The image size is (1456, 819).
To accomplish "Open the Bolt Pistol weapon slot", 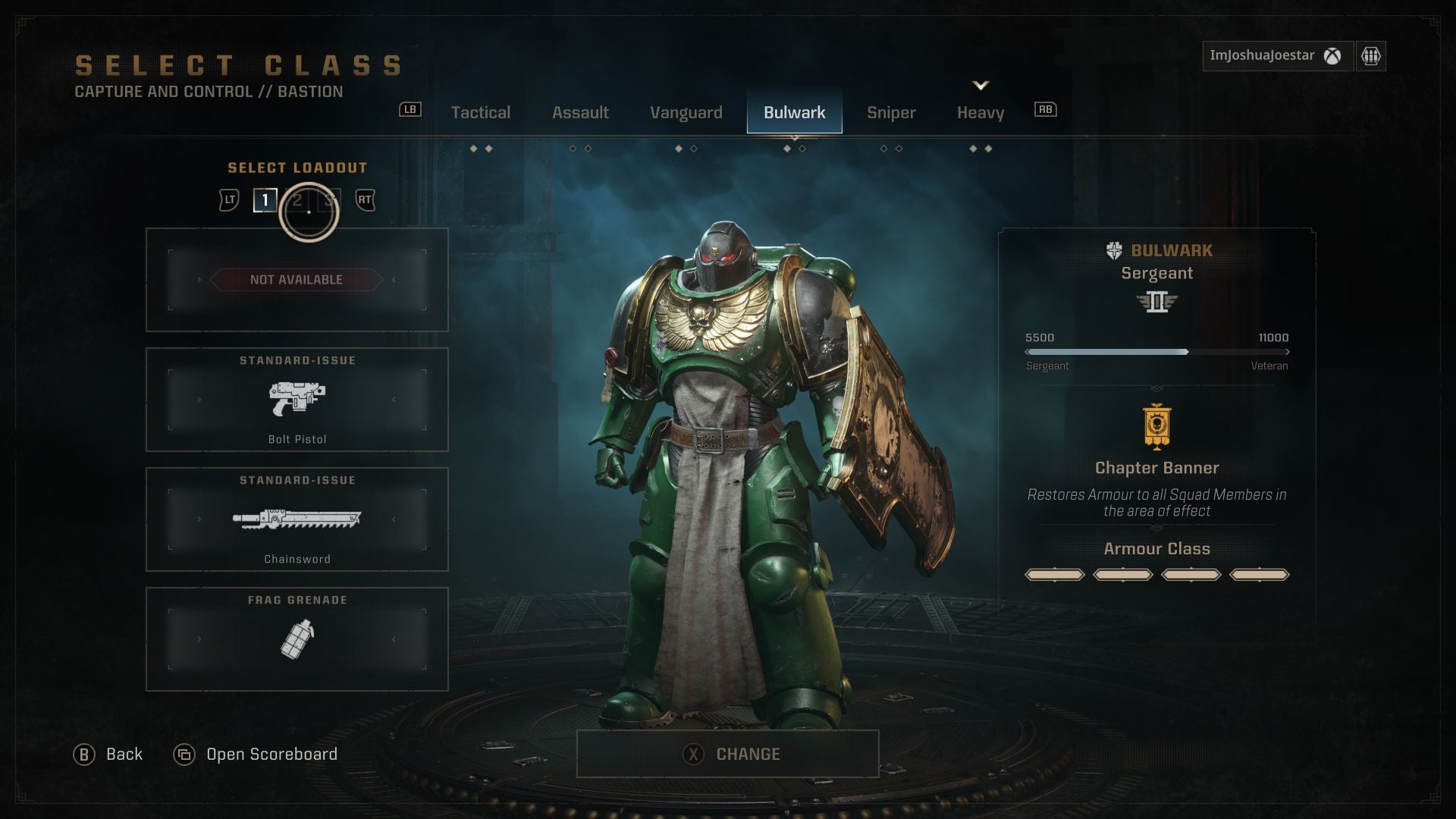I will coord(297,400).
